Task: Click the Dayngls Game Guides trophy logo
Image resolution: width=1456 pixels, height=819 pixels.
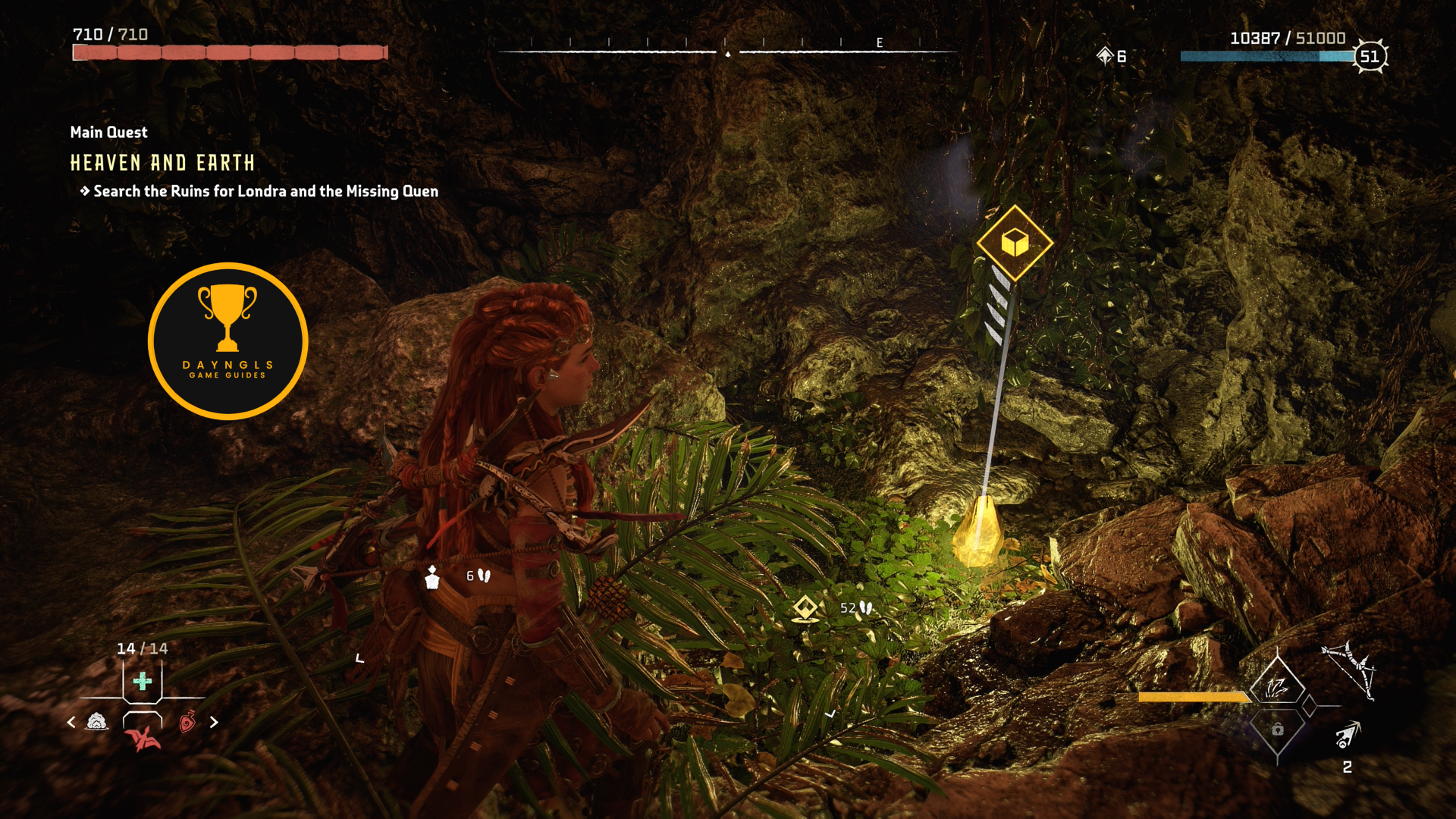Action: tap(227, 341)
